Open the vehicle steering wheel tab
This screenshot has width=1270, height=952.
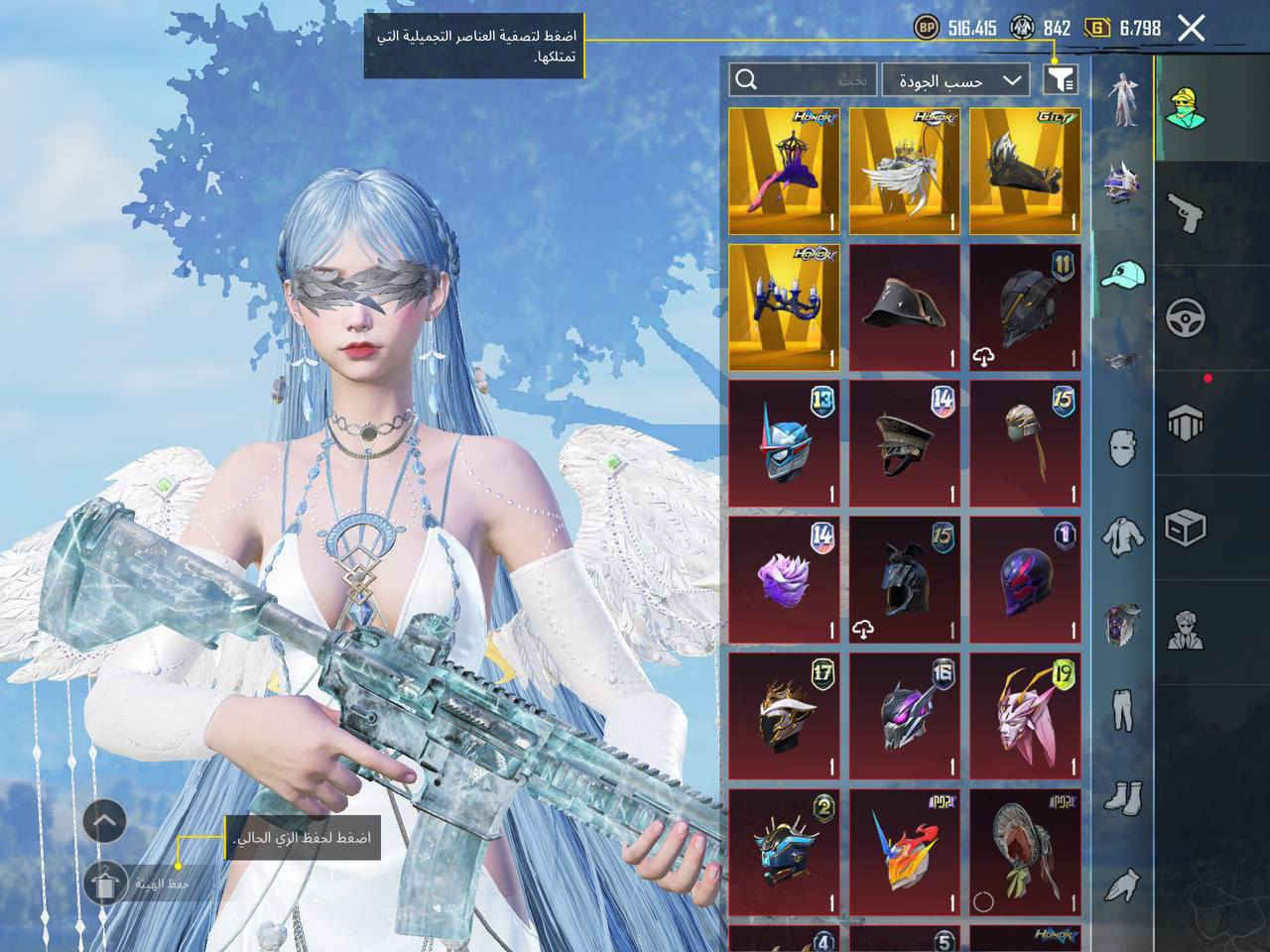pos(1186,319)
